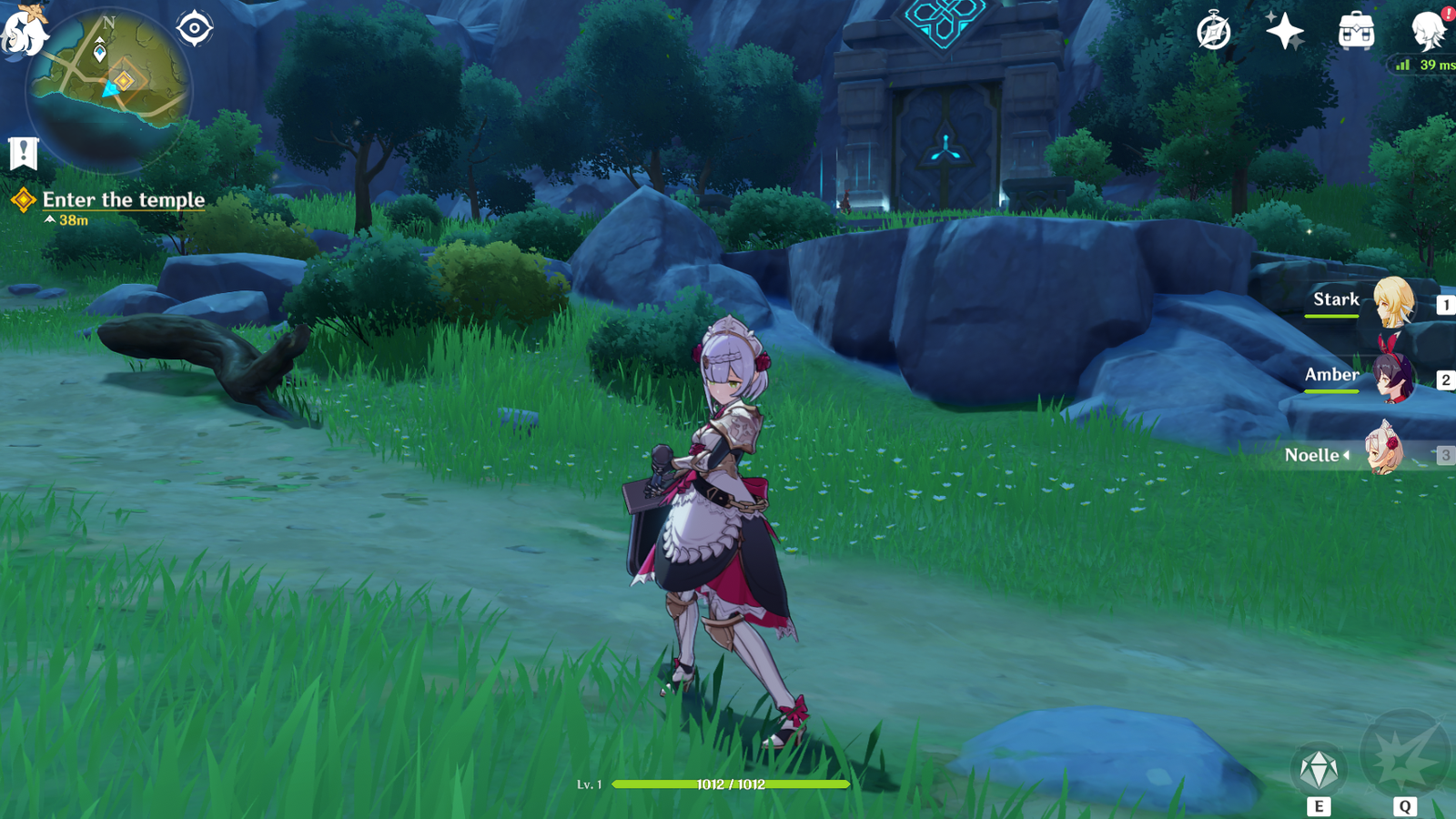Image resolution: width=1456 pixels, height=819 pixels.
Task: Open the Events overview star icon
Action: tap(1285, 30)
